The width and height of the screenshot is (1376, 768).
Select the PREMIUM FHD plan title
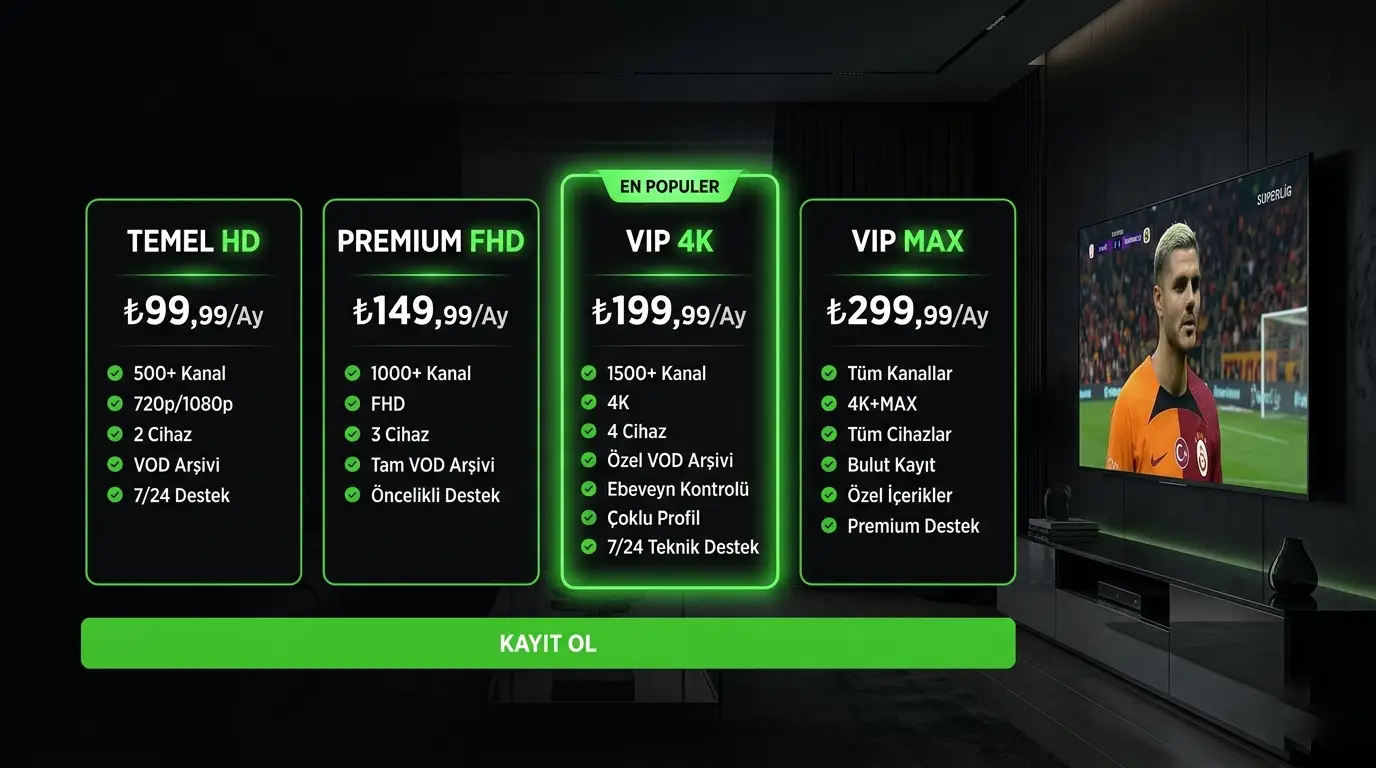click(430, 241)
